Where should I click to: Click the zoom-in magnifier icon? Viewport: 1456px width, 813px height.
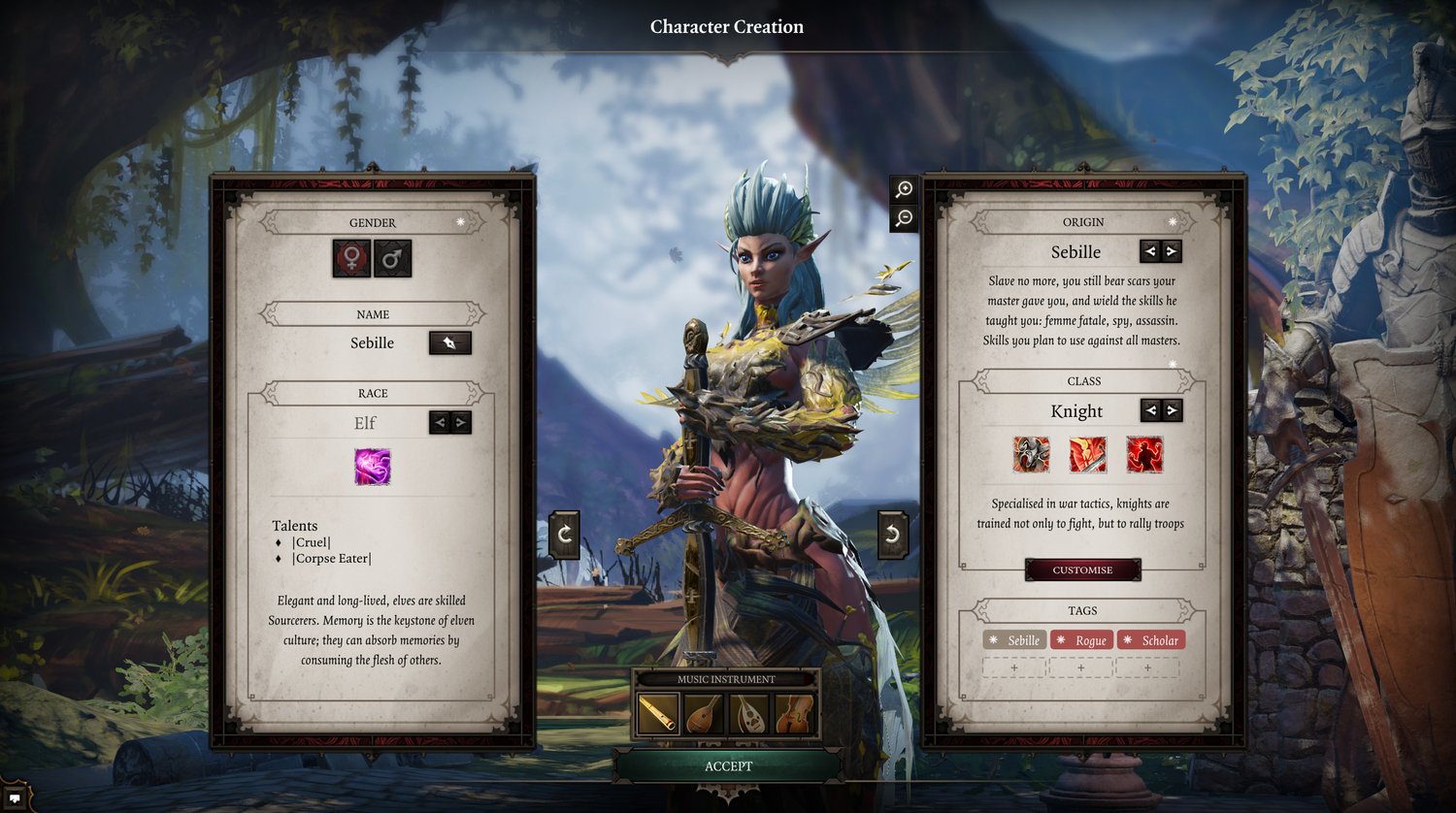point(904,190)
